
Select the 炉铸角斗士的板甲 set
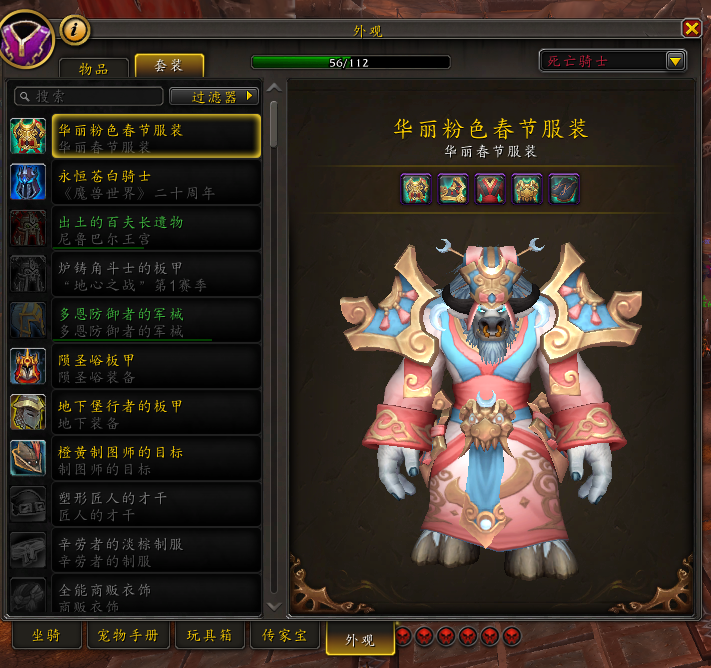135,275
